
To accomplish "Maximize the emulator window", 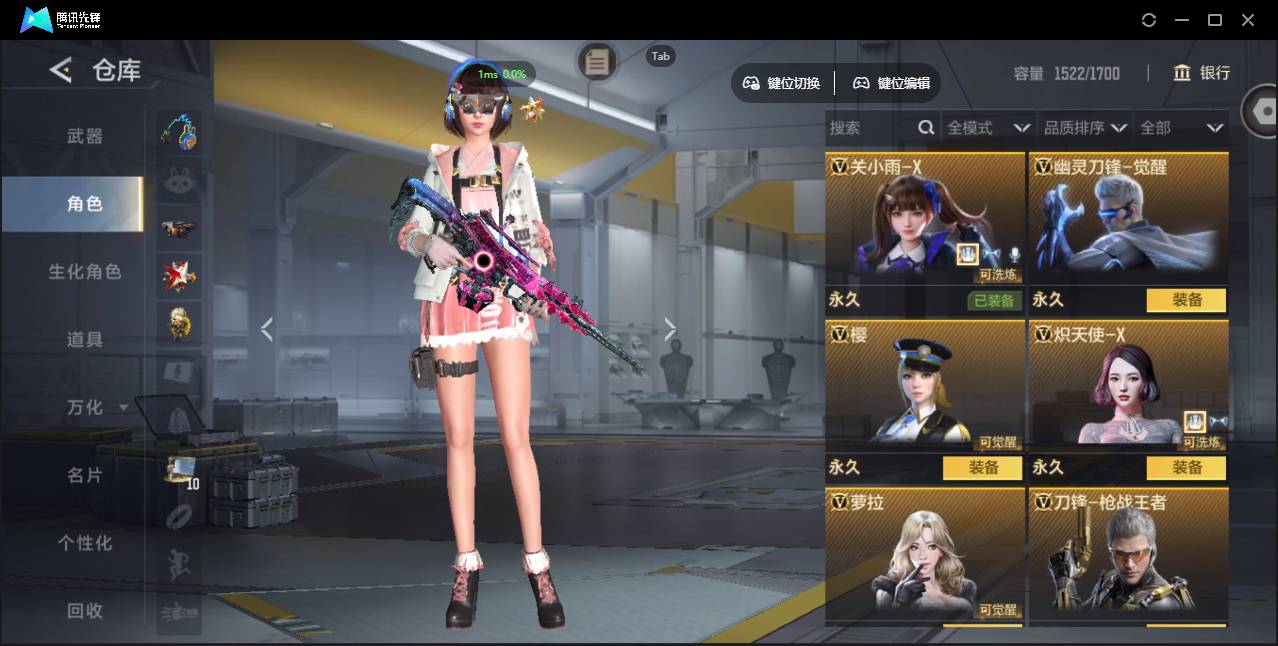I will tap(1215, 20).
